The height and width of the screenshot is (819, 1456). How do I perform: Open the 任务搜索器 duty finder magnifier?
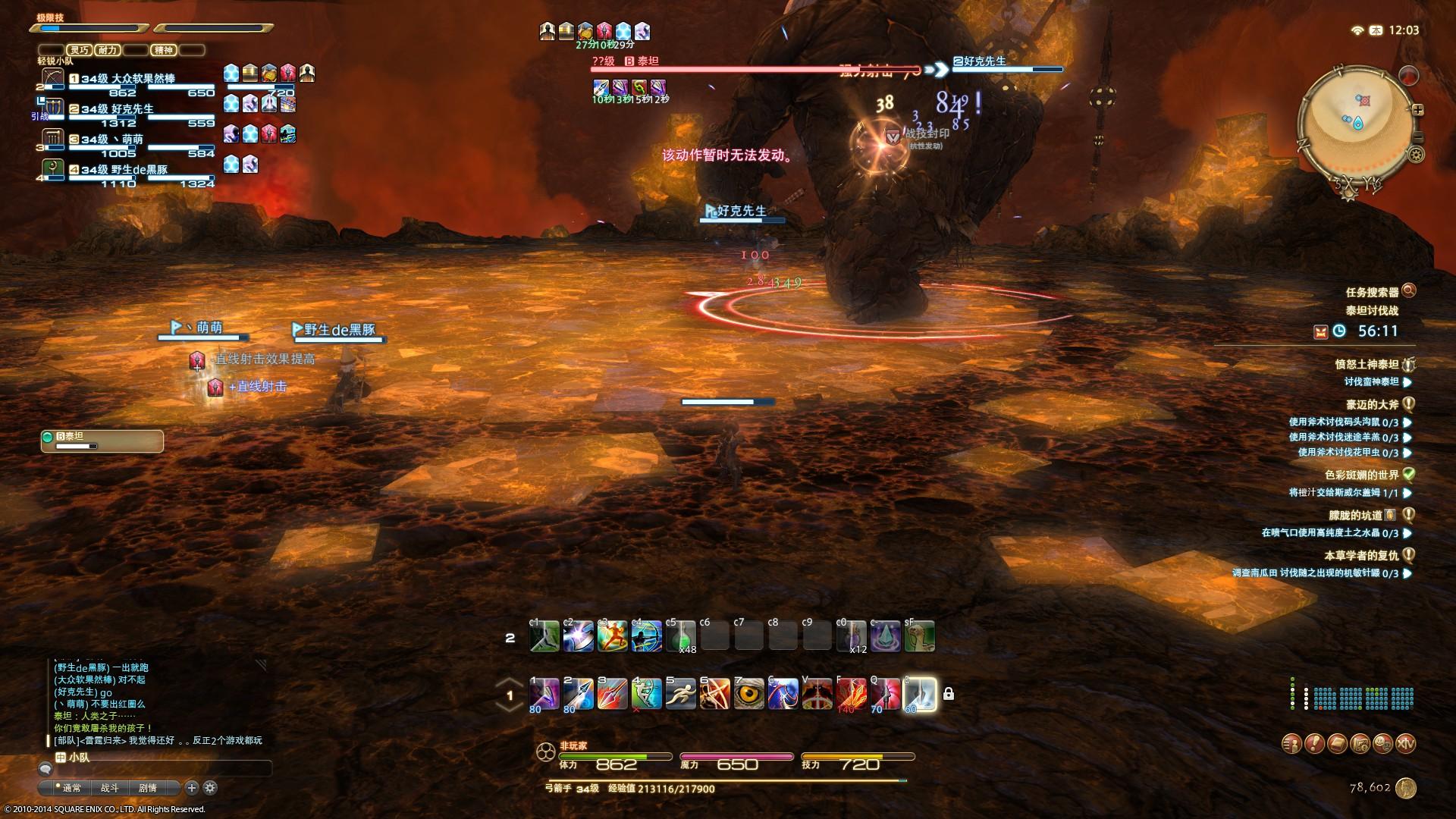(1409, 290)
